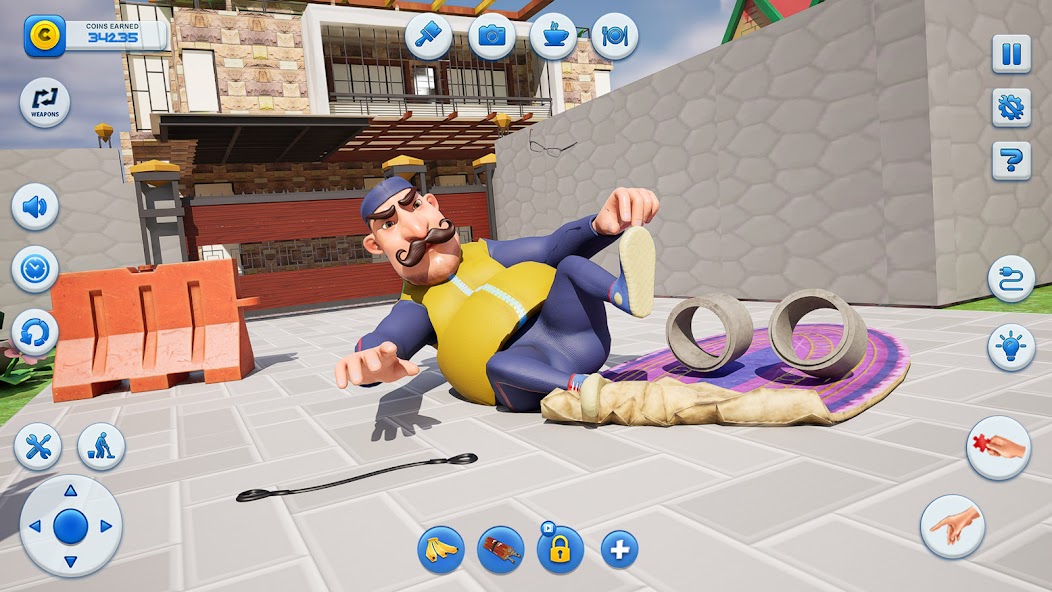Click the circular arrows reset button
This screenshot has width=1052, height=592.
coord(35,332)
